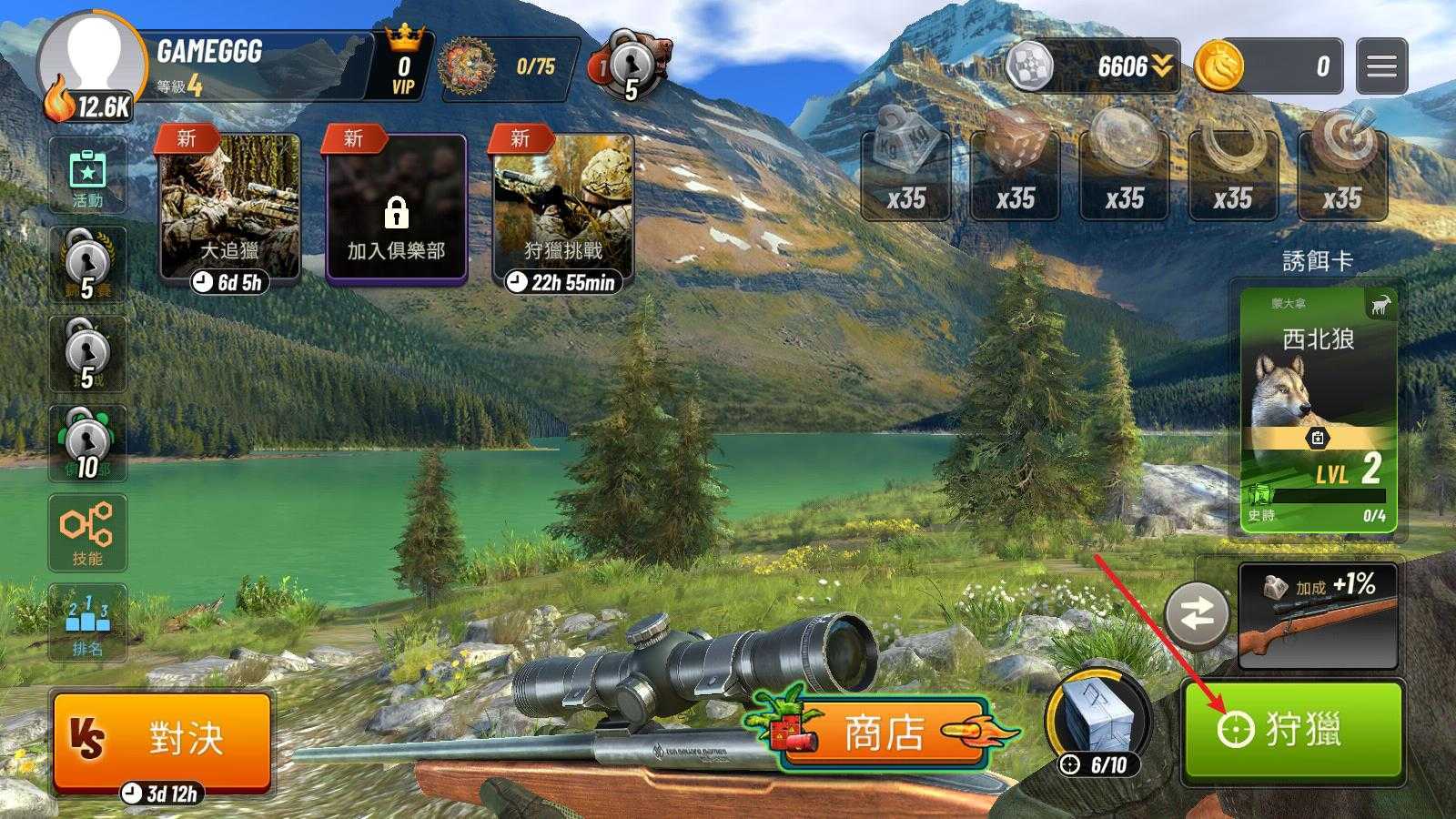View the 排名 leaderboard
The height and width of the screenshot is (819, 1456).
pos(87,622)
